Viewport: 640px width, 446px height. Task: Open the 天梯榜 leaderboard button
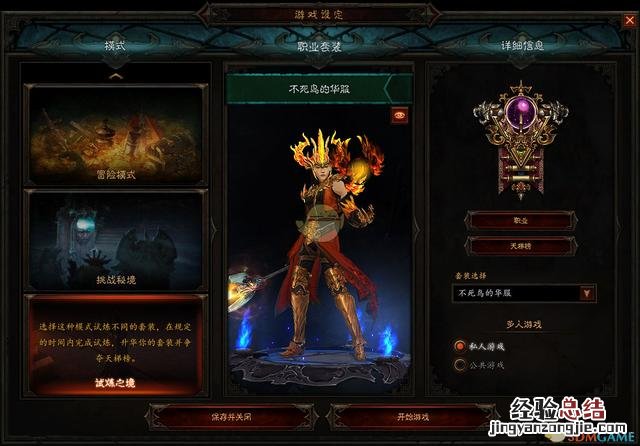point(520,244)
